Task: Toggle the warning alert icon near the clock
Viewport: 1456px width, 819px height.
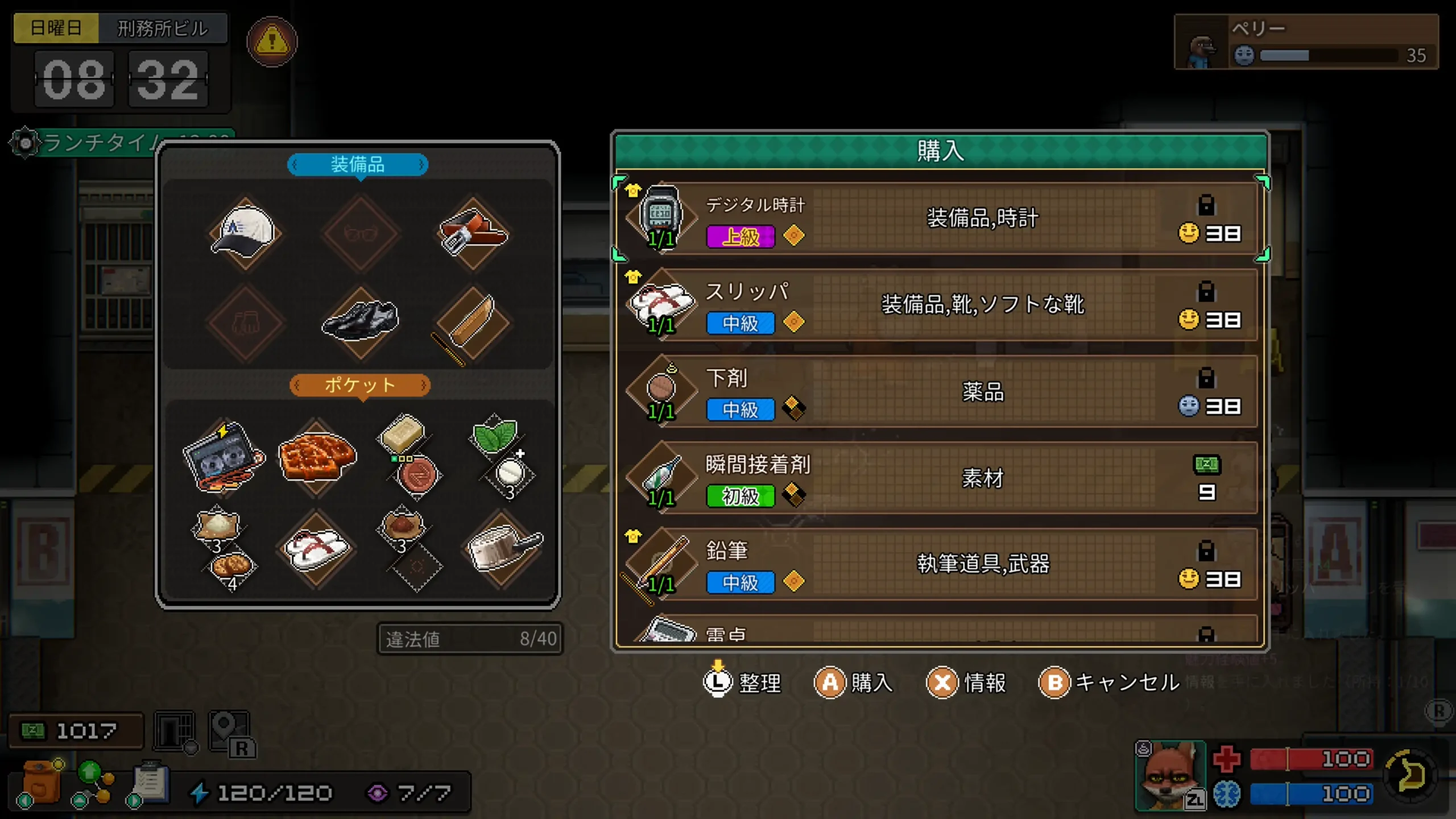Action: click(x=272, y=42)
